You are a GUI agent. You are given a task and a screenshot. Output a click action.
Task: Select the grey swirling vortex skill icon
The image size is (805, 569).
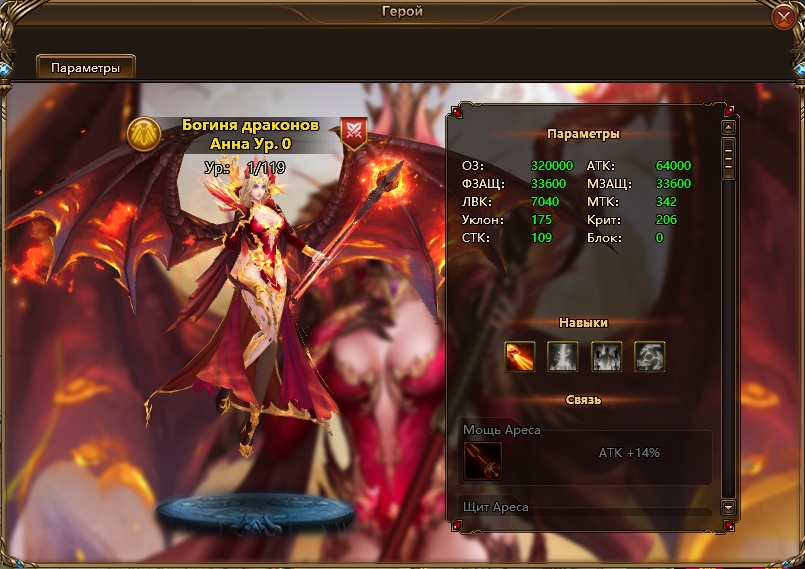tap(650, 356)
